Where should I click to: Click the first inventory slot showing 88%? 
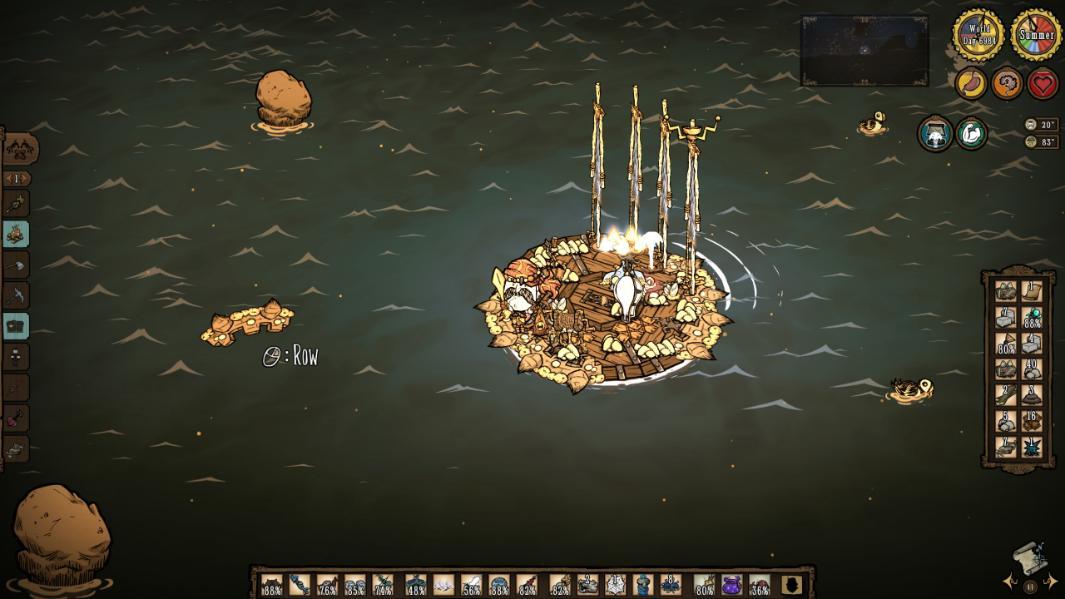pos(272,584)
